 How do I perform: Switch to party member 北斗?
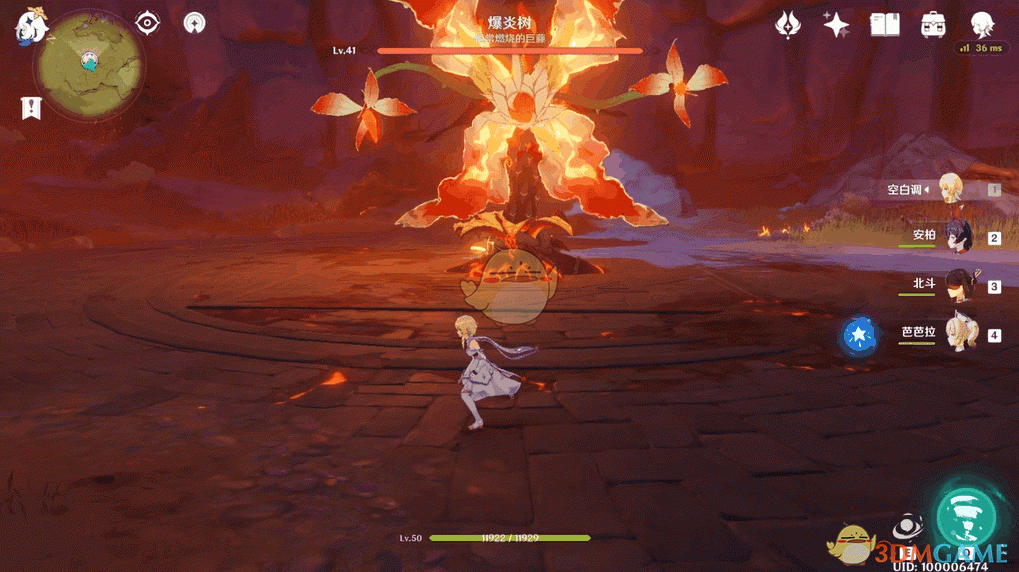(x=957, y=285)
